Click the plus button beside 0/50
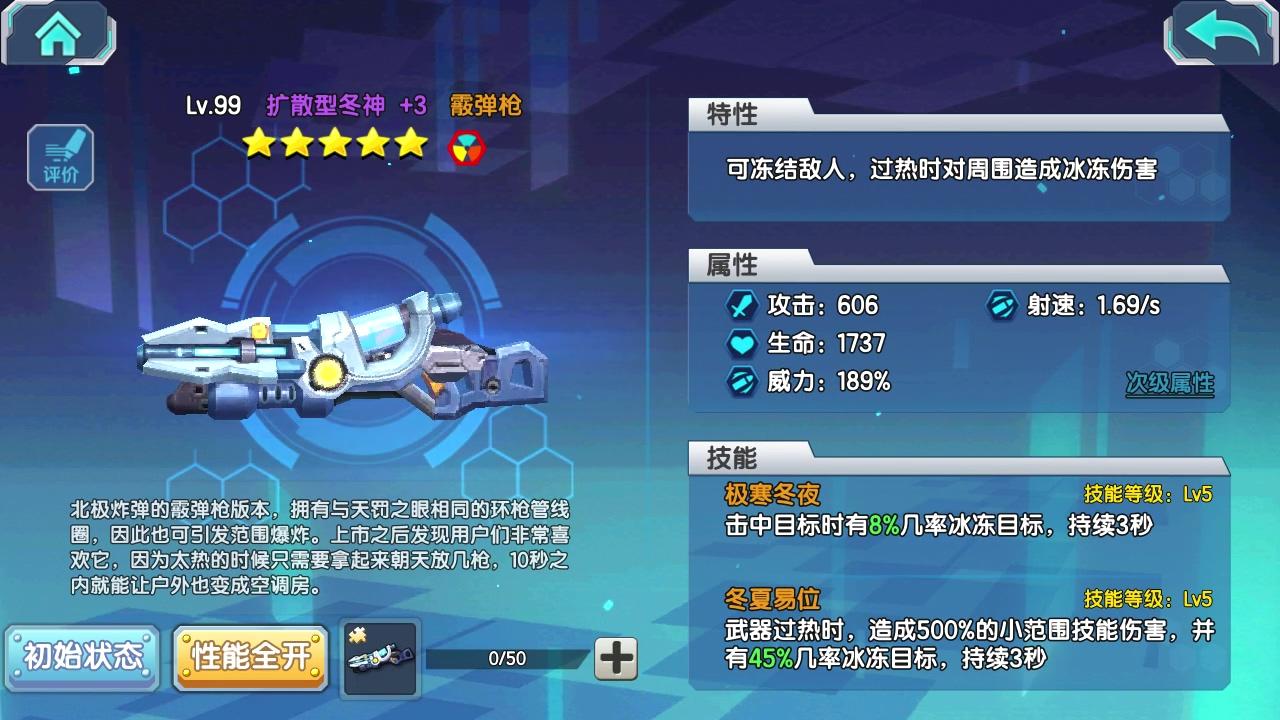 pyautogui.click(x=616, y=658)
